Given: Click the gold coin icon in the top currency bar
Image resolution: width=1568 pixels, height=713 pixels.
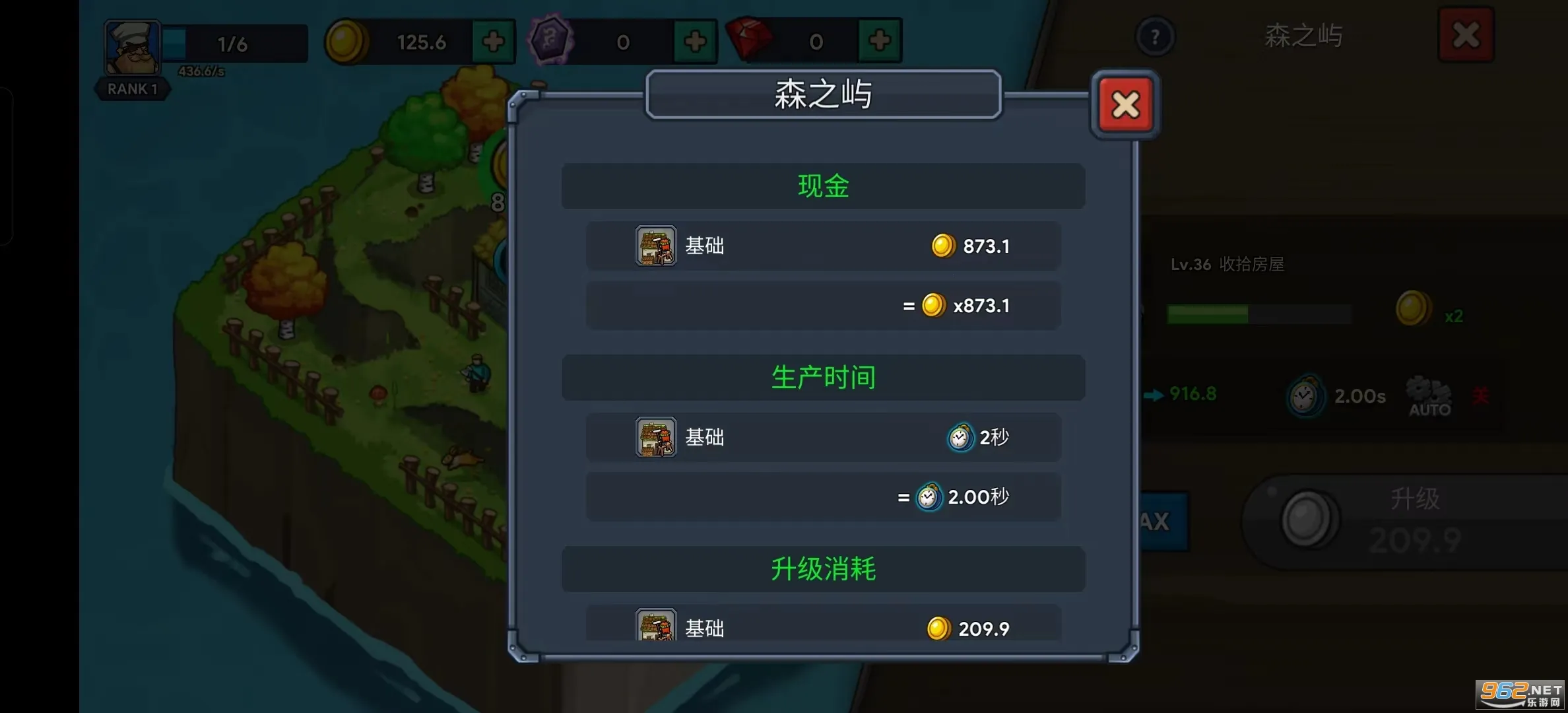Looking at the screenshot, I should click(348, 42).
